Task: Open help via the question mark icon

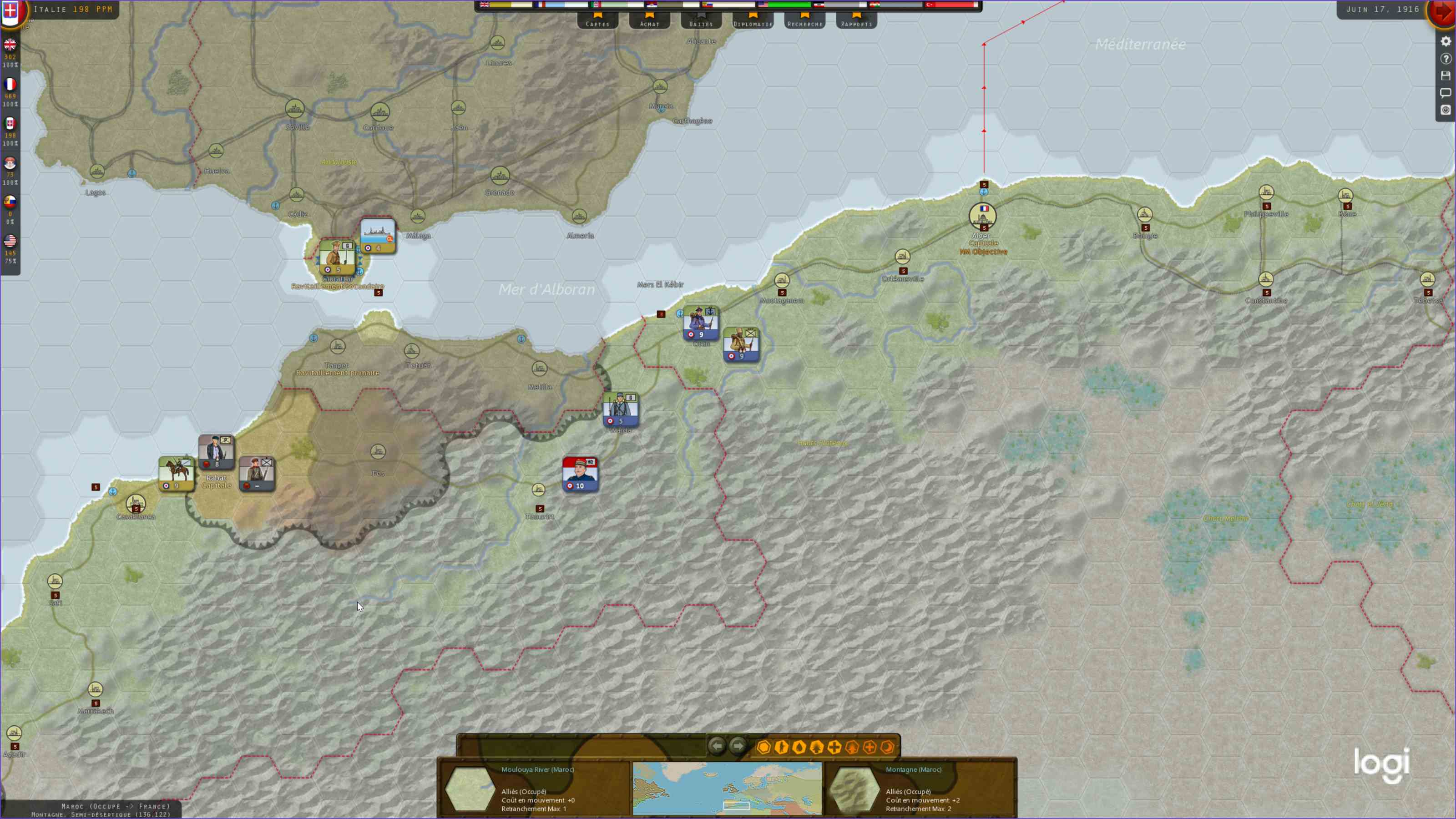Action: [x=1446, y=58]
